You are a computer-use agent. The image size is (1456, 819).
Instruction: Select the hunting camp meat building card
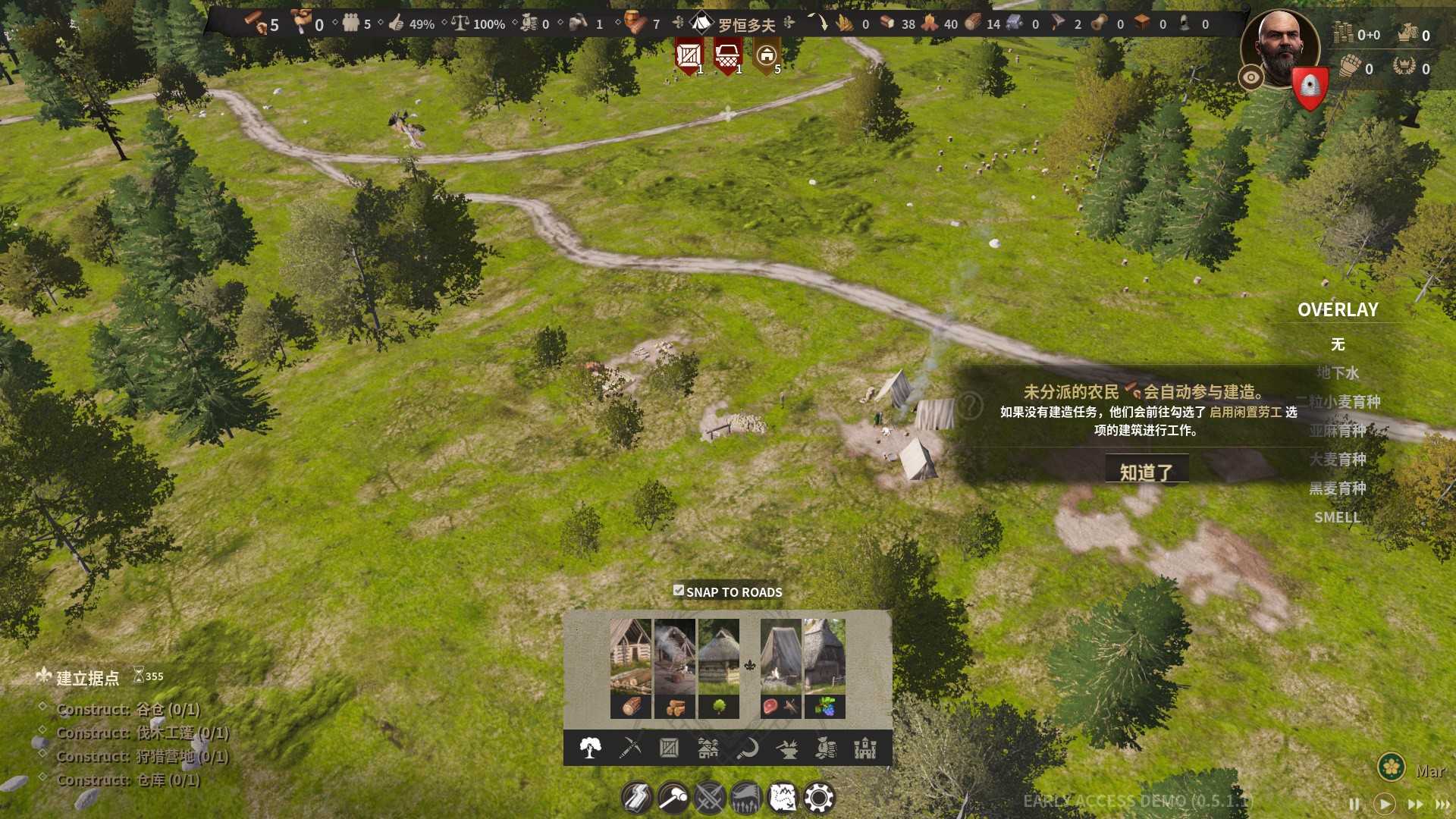(x=780, y=667)
